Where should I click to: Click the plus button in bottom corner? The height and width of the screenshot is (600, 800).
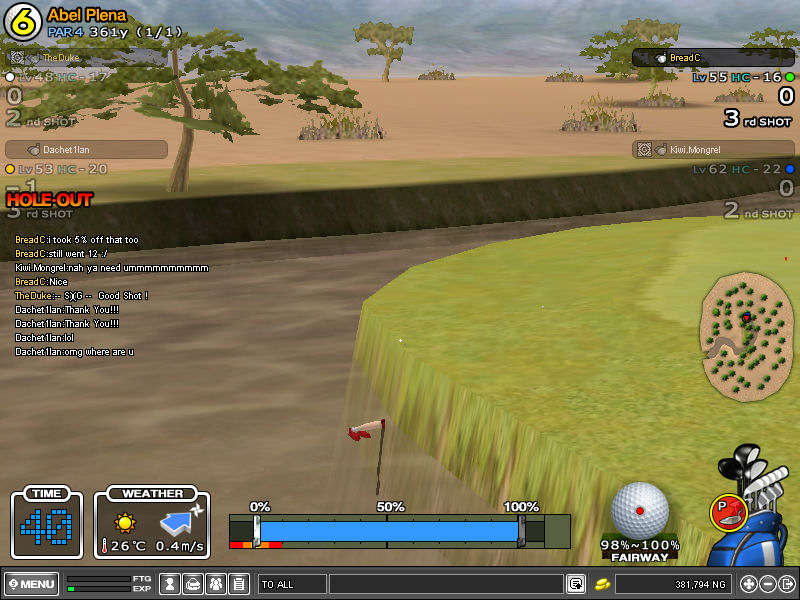[x=748, y=584]
